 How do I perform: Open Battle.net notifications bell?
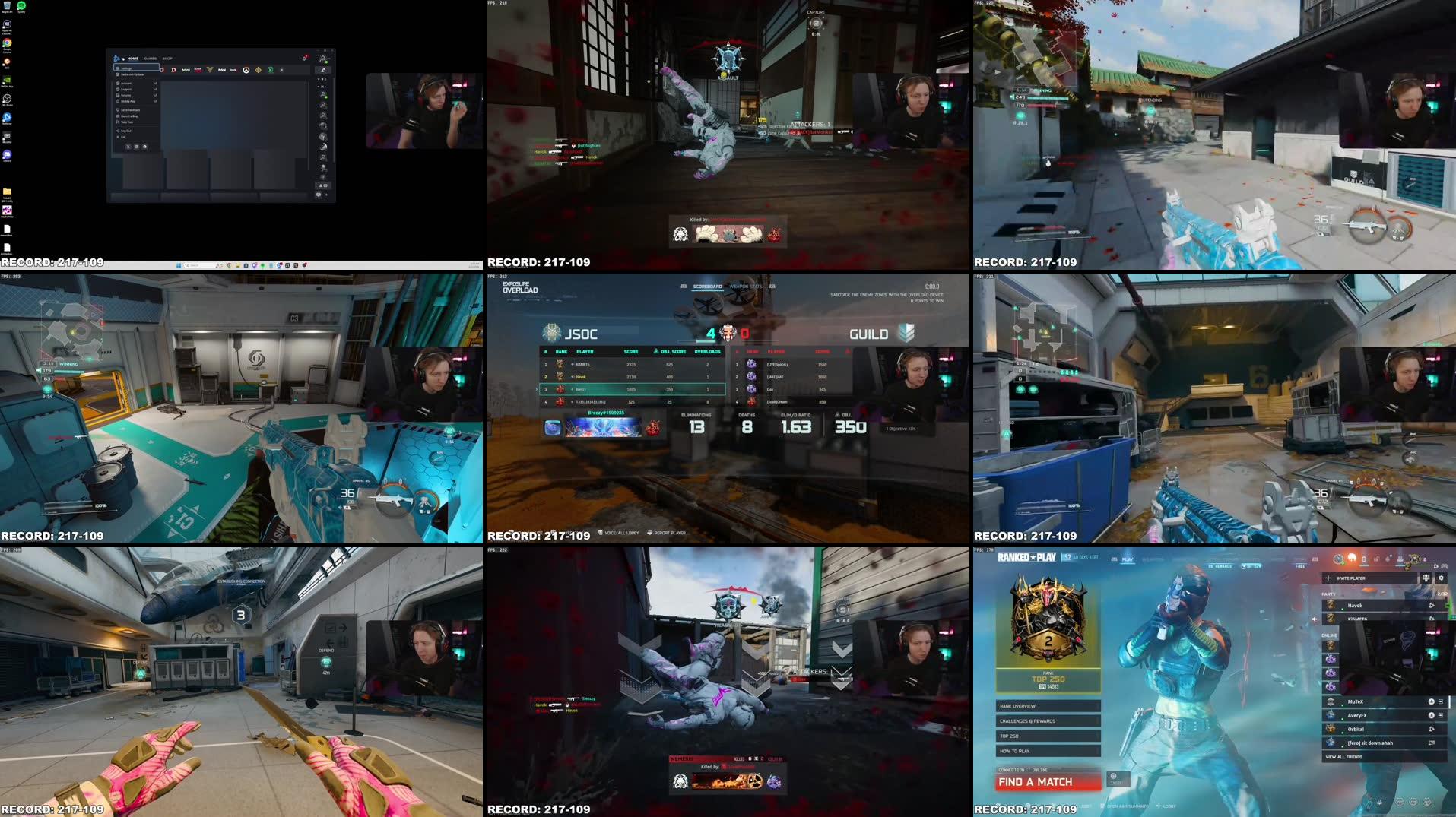click(304, 59)
